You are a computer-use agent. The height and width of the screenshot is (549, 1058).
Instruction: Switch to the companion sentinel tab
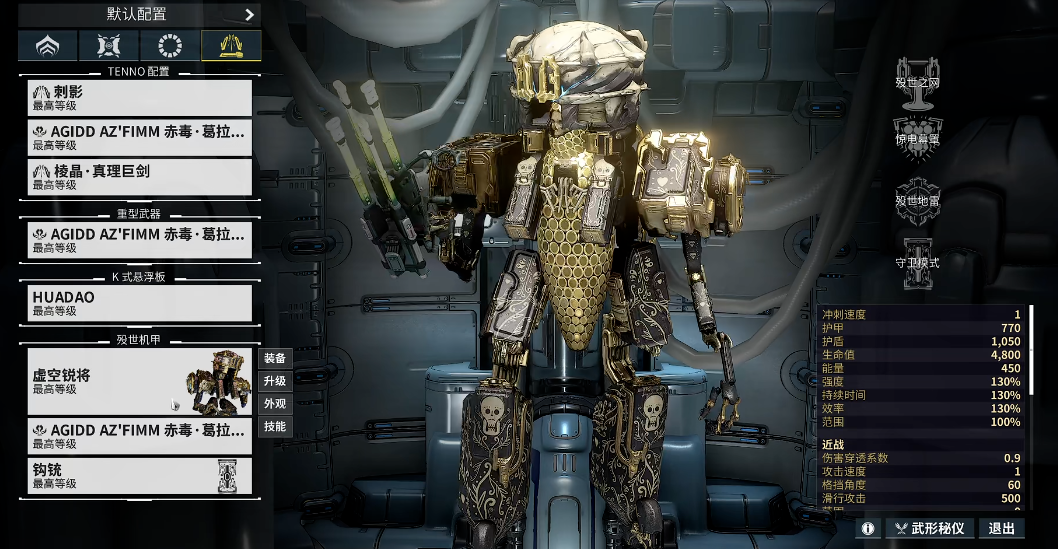point(108,46)
